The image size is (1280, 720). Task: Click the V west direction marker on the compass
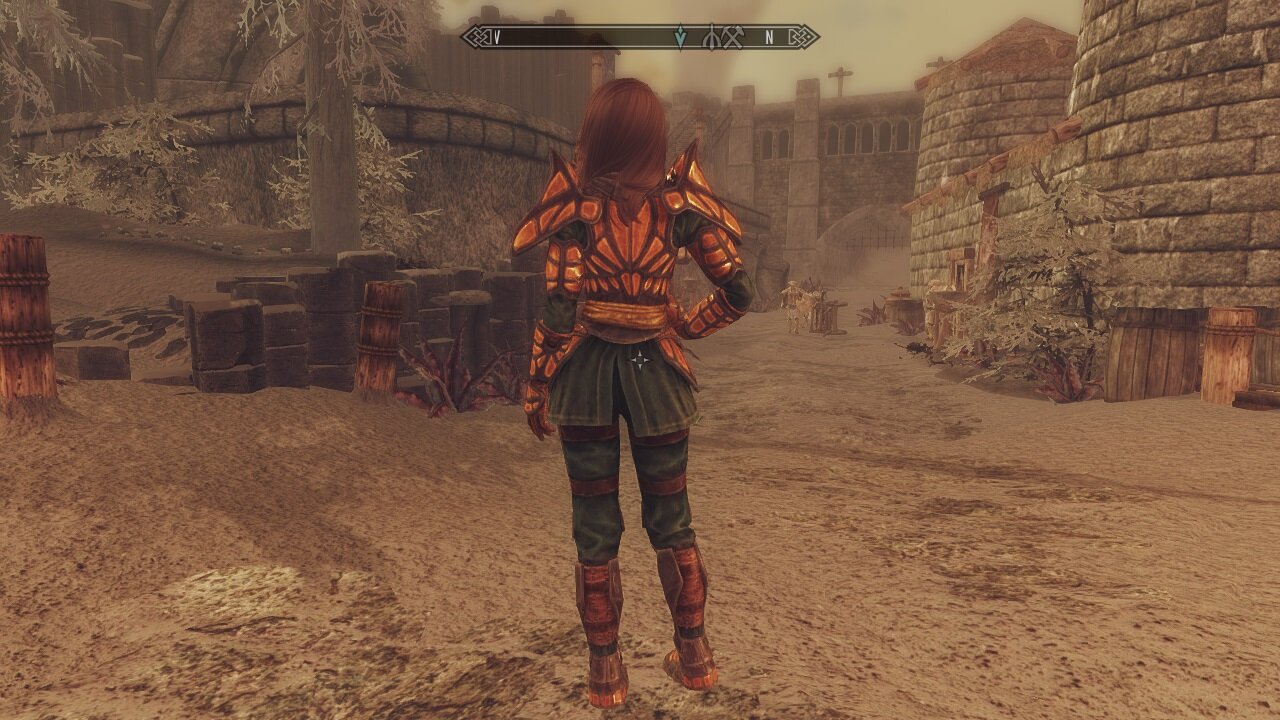pos(496,38)
